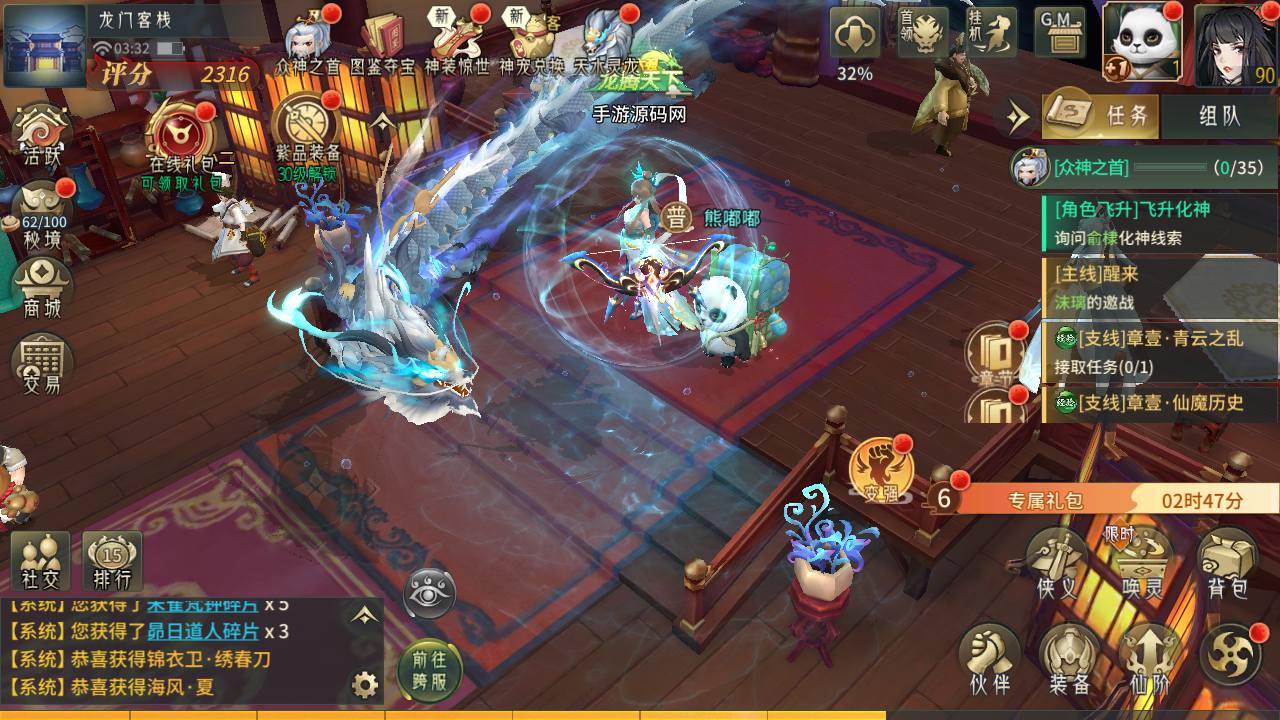The height and width of the screenshot is (720, 1280).
Task: Open the 背包 backpack
Action: coord(1227,563)
